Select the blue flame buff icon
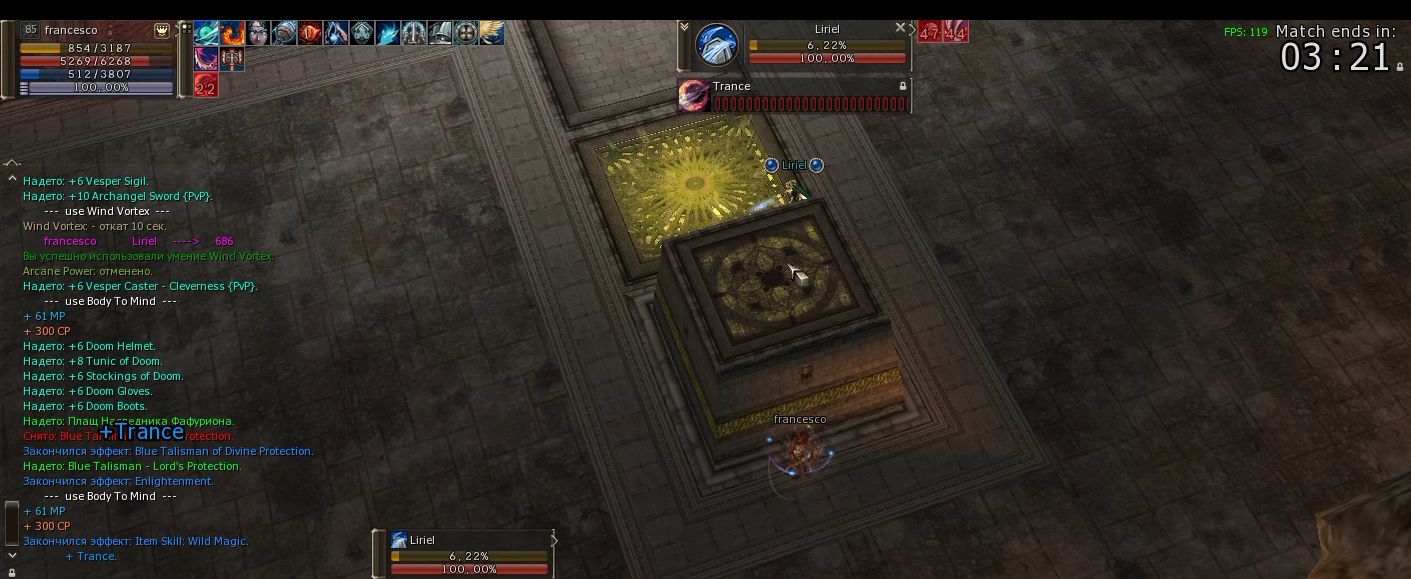The width and height of the screenshot is (1411, 579). tap(387, 34)
